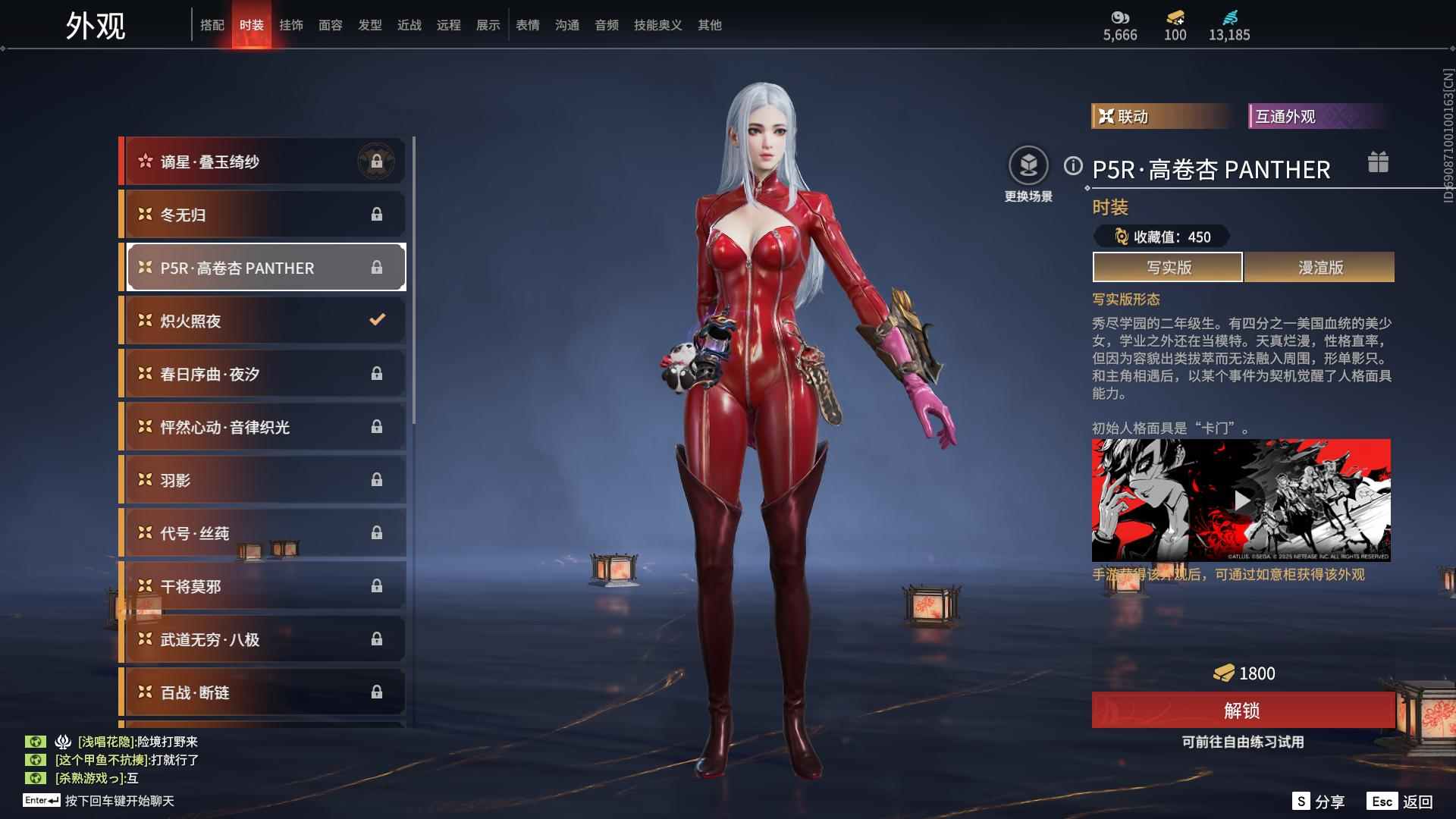The height and width of the screenshot is (819, 1456).
Task: Open the gift icon beside outfit name
Action: point(1378,162)
